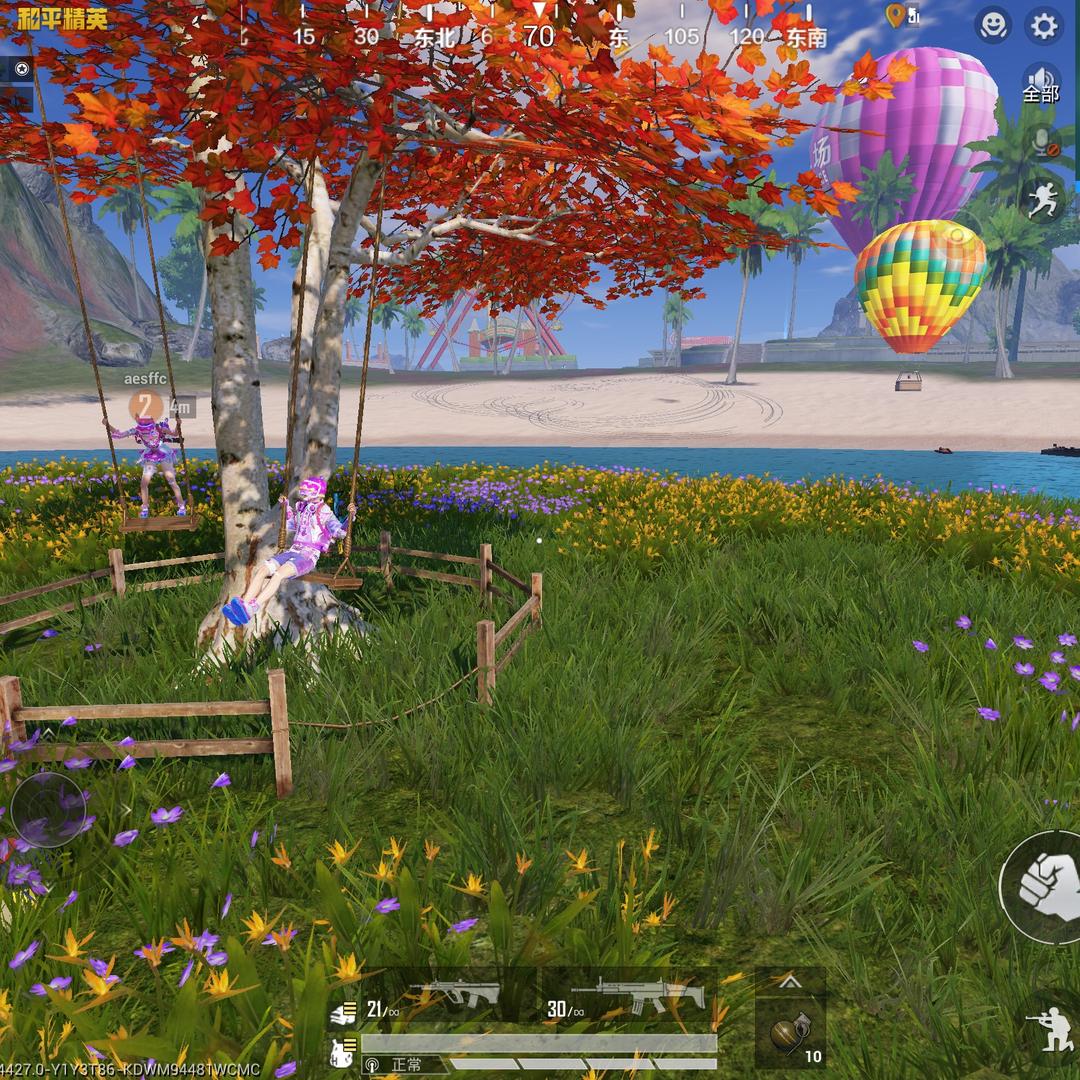The width and height of the screenshot is (1080, 1080).
Task: Tap the movement joystick circle
Action: pyautogui.click(x=48, y=810)
